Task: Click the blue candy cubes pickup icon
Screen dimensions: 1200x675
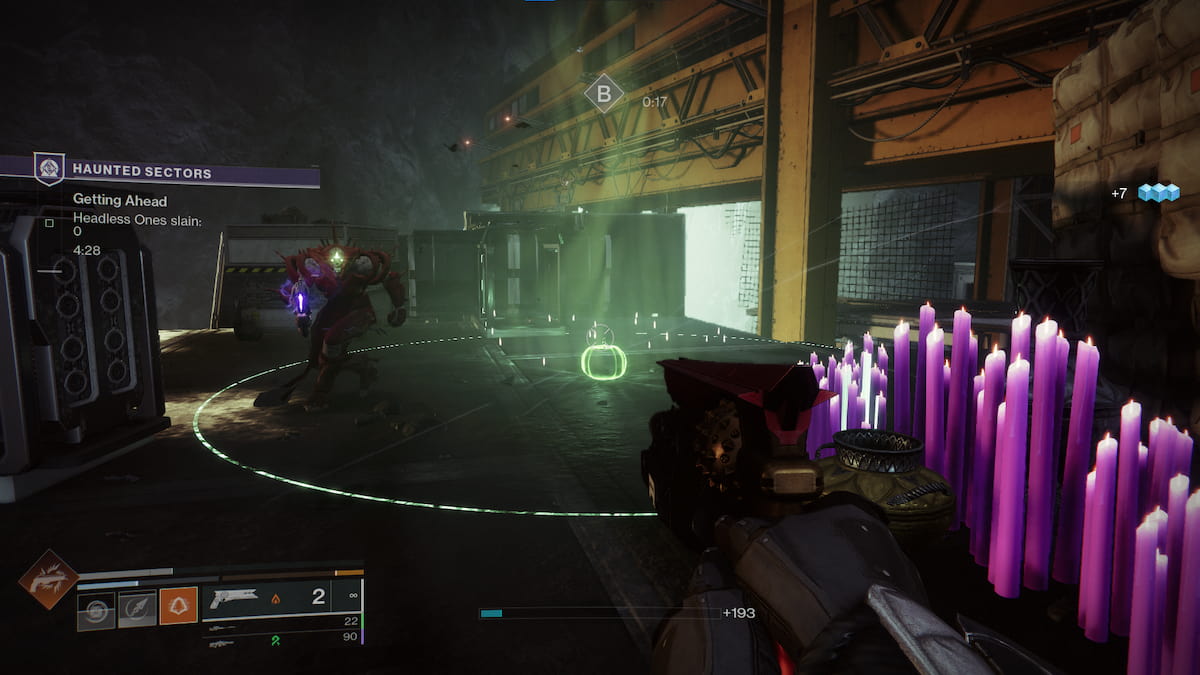Action: (1159, 192)
